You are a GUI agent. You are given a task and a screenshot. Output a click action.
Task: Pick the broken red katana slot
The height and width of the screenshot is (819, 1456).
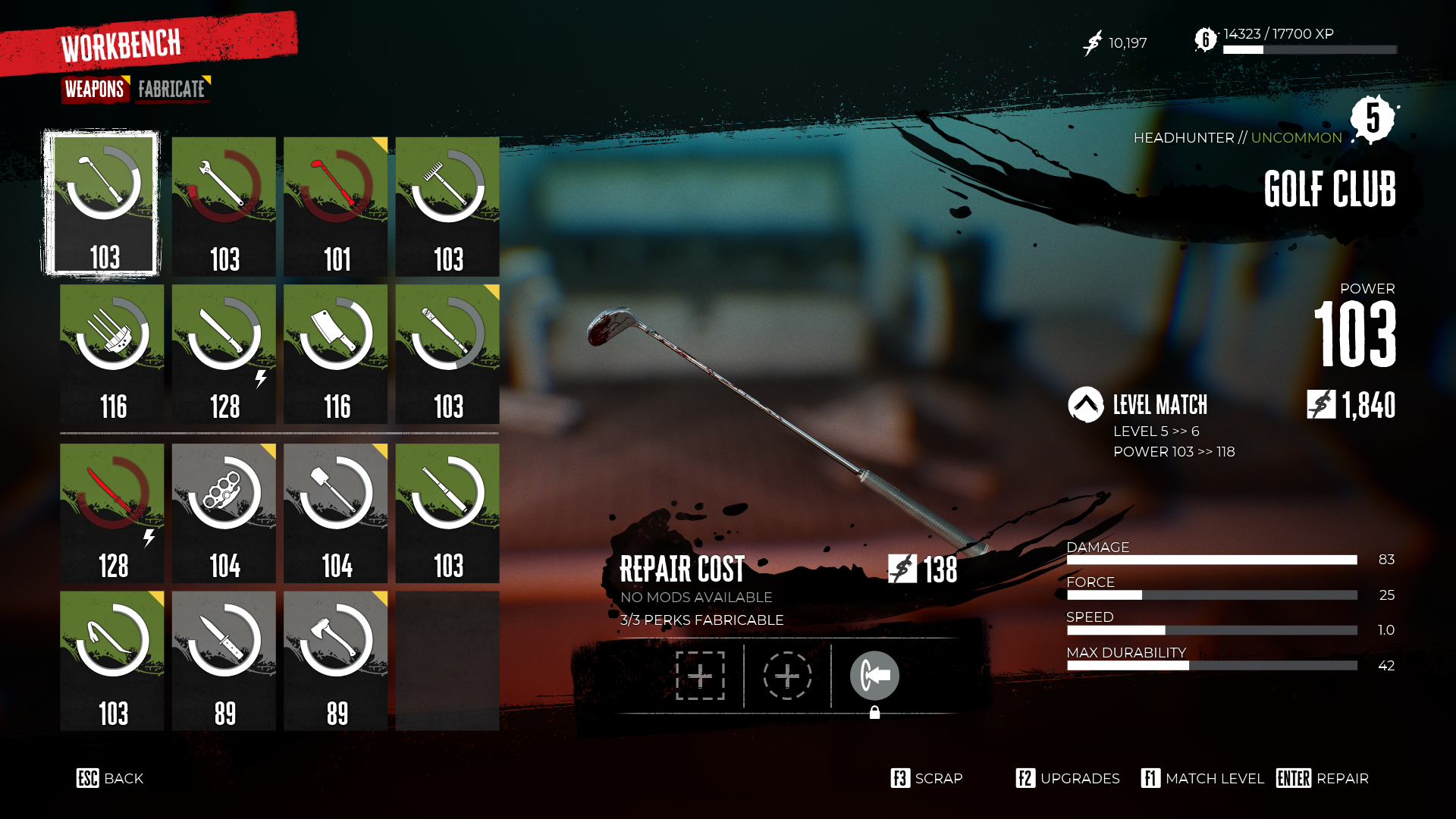112,513
